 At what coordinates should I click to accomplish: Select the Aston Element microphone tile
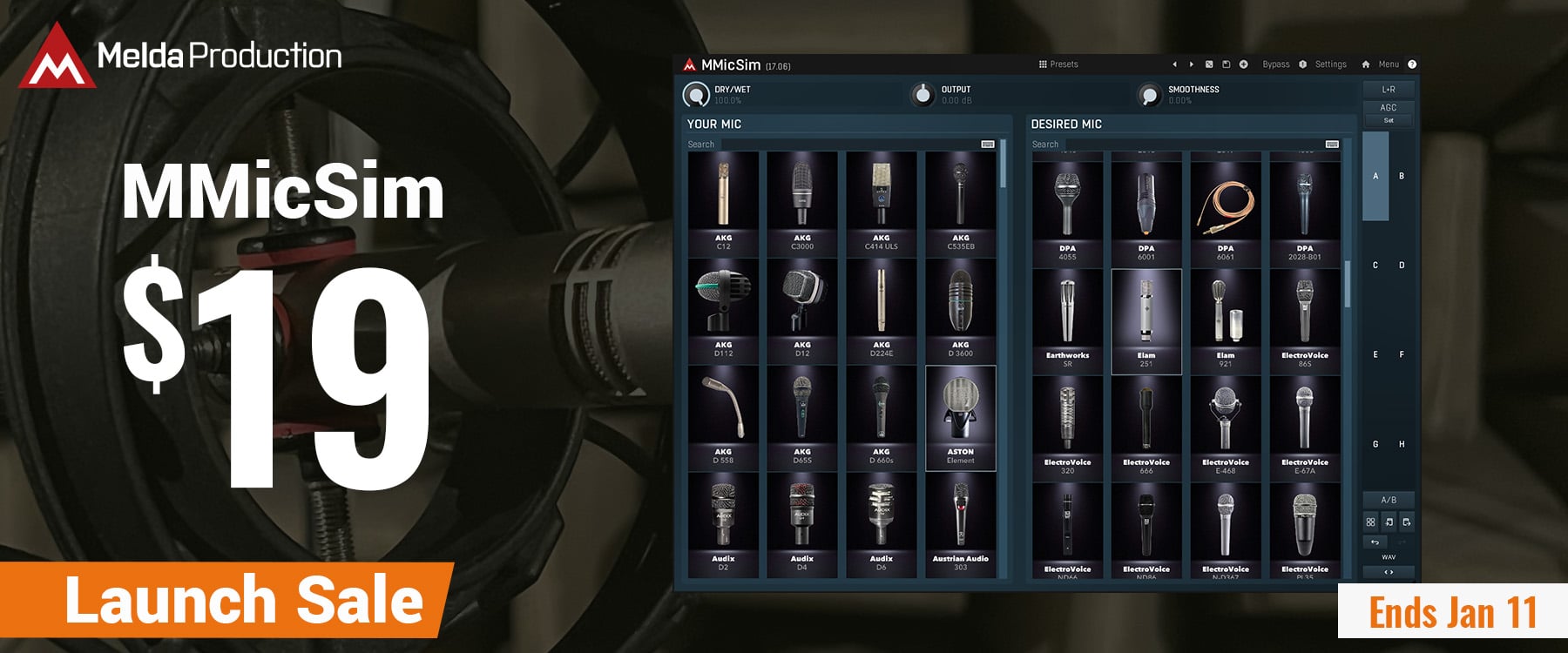[960, 417]
